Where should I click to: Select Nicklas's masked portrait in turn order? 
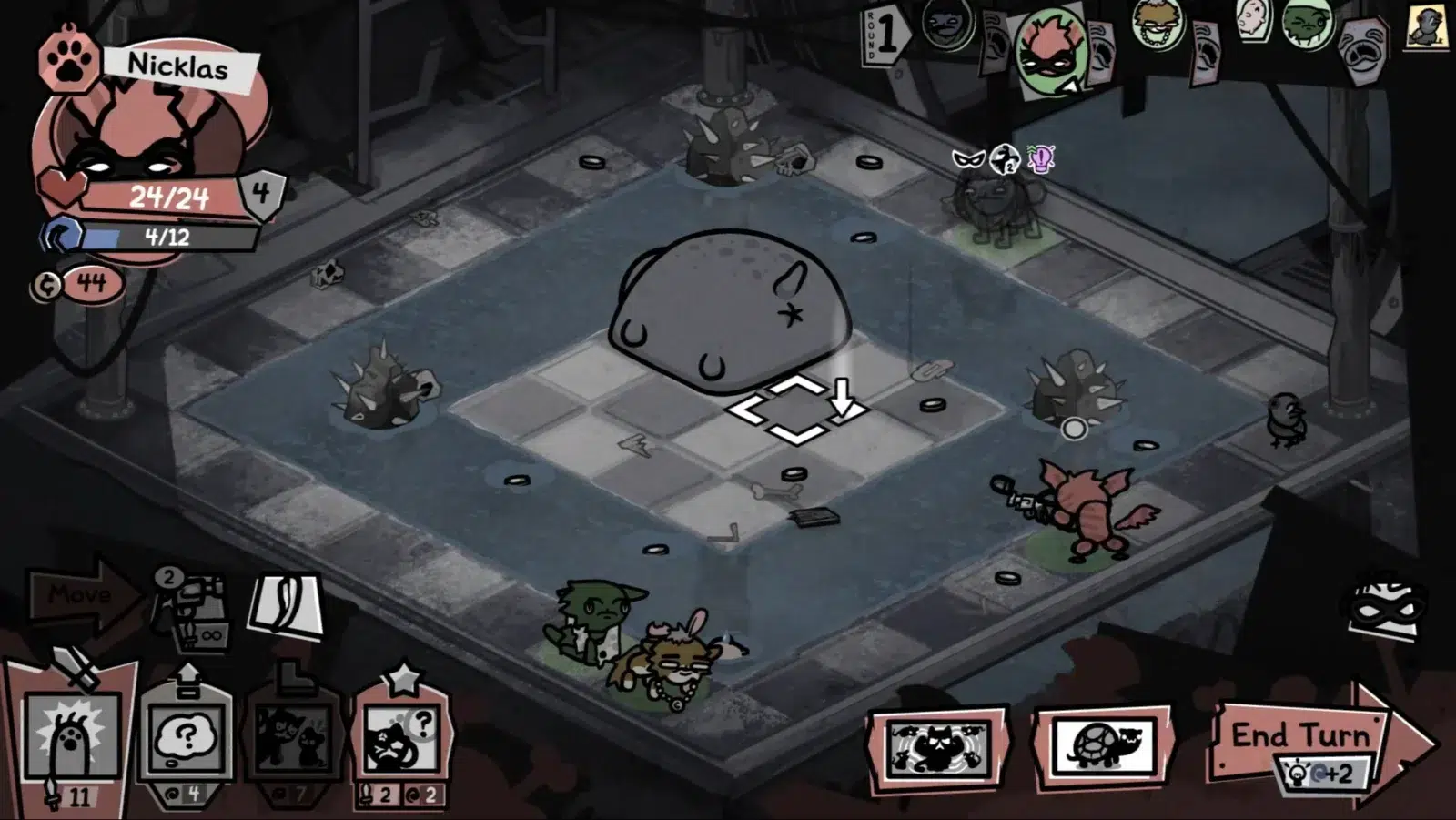coord(1051,51)
